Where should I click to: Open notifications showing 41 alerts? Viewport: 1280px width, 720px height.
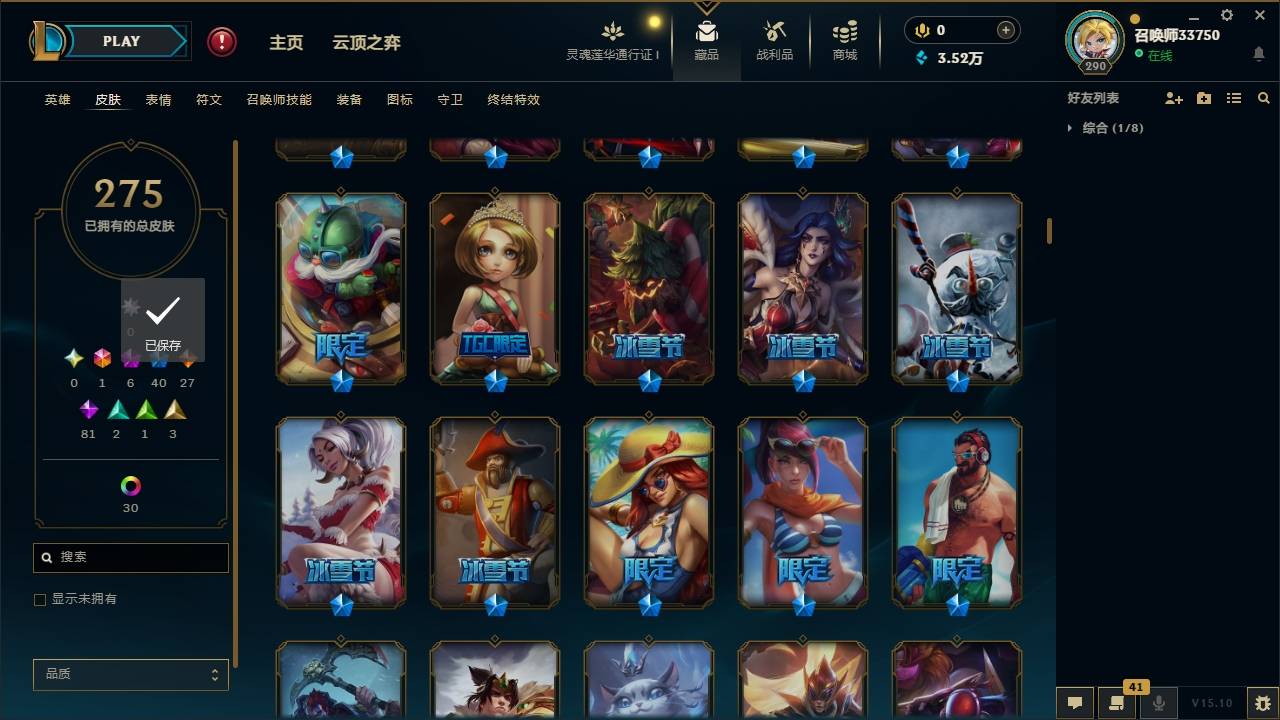(1118, 703)
